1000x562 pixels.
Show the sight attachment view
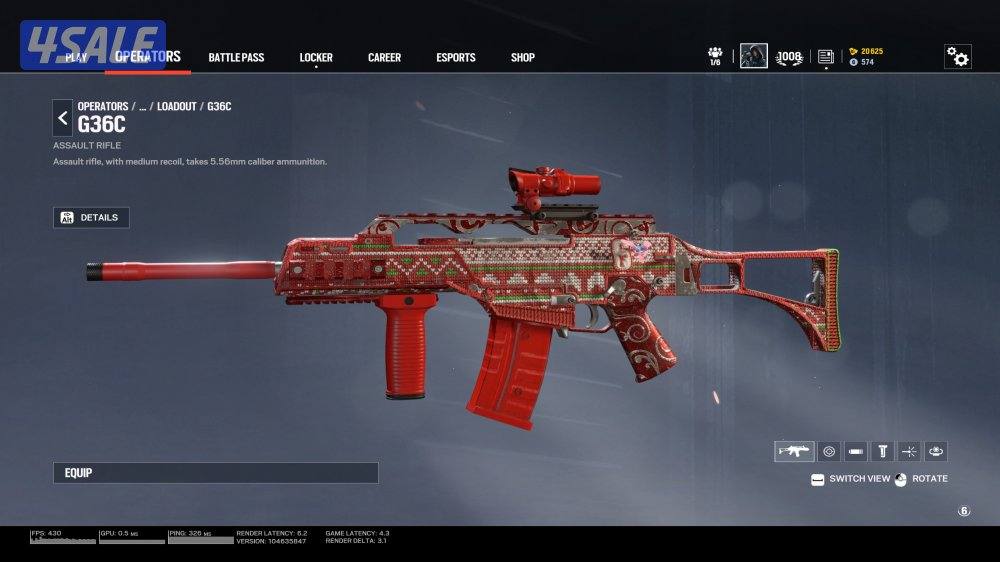(829, 451)
